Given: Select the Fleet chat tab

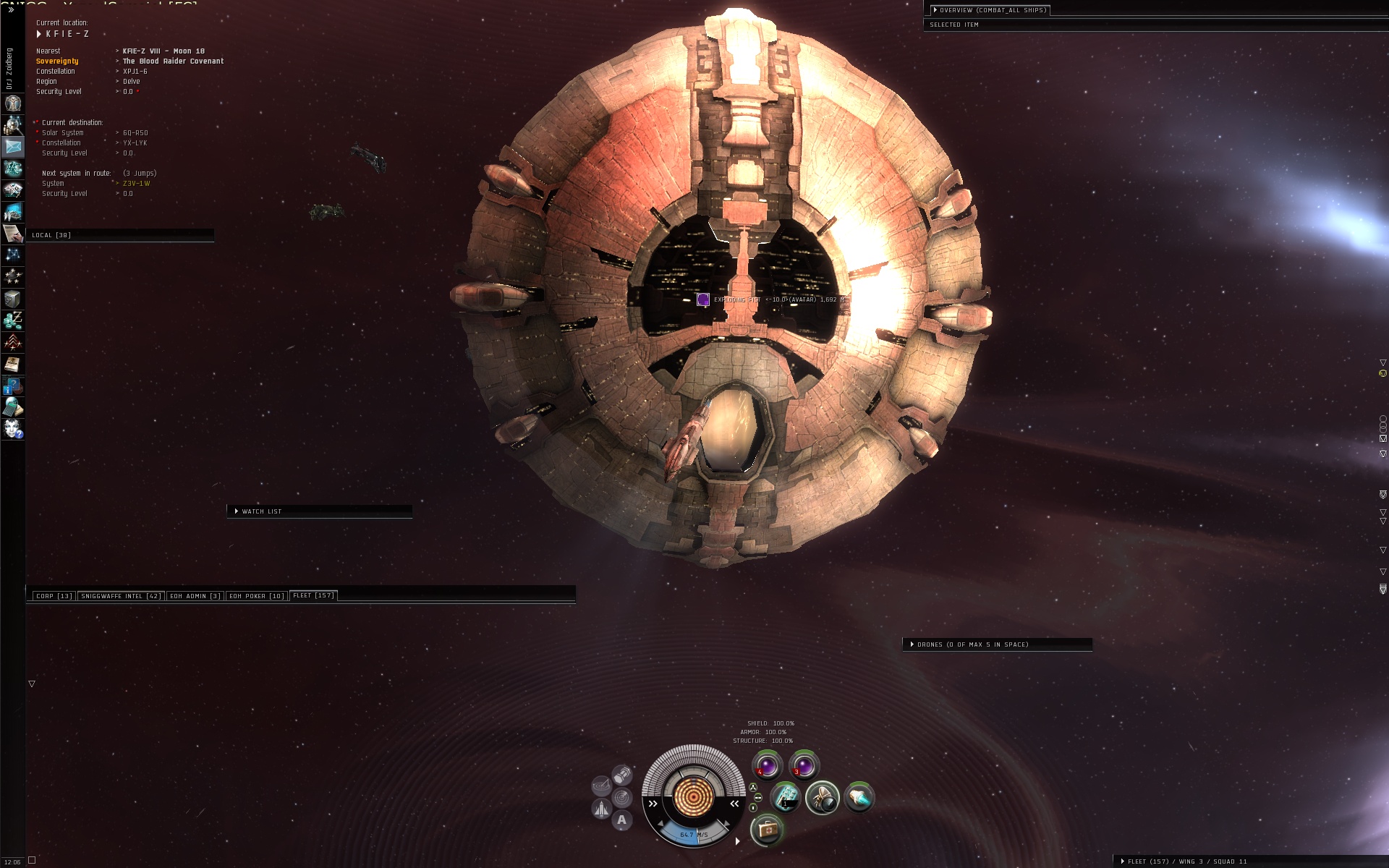Looking at the screenshot, I should (x=313, y=595).
